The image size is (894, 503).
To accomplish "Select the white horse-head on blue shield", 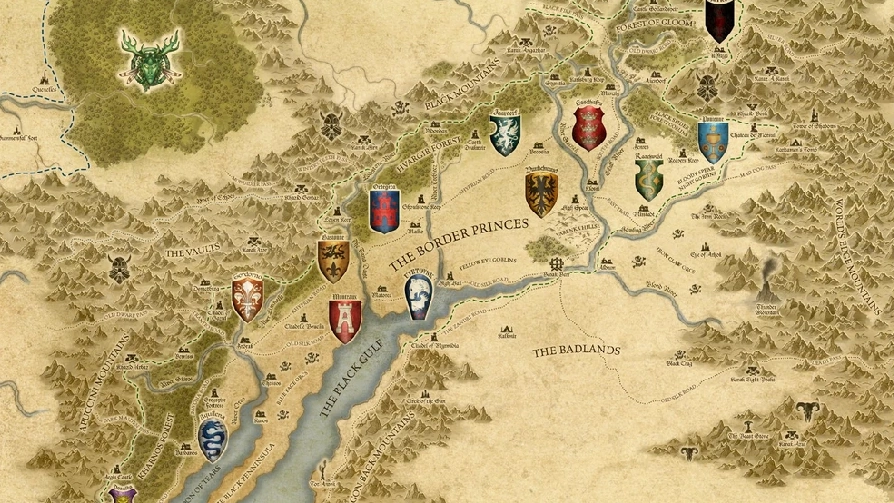I will coord(420,295).
